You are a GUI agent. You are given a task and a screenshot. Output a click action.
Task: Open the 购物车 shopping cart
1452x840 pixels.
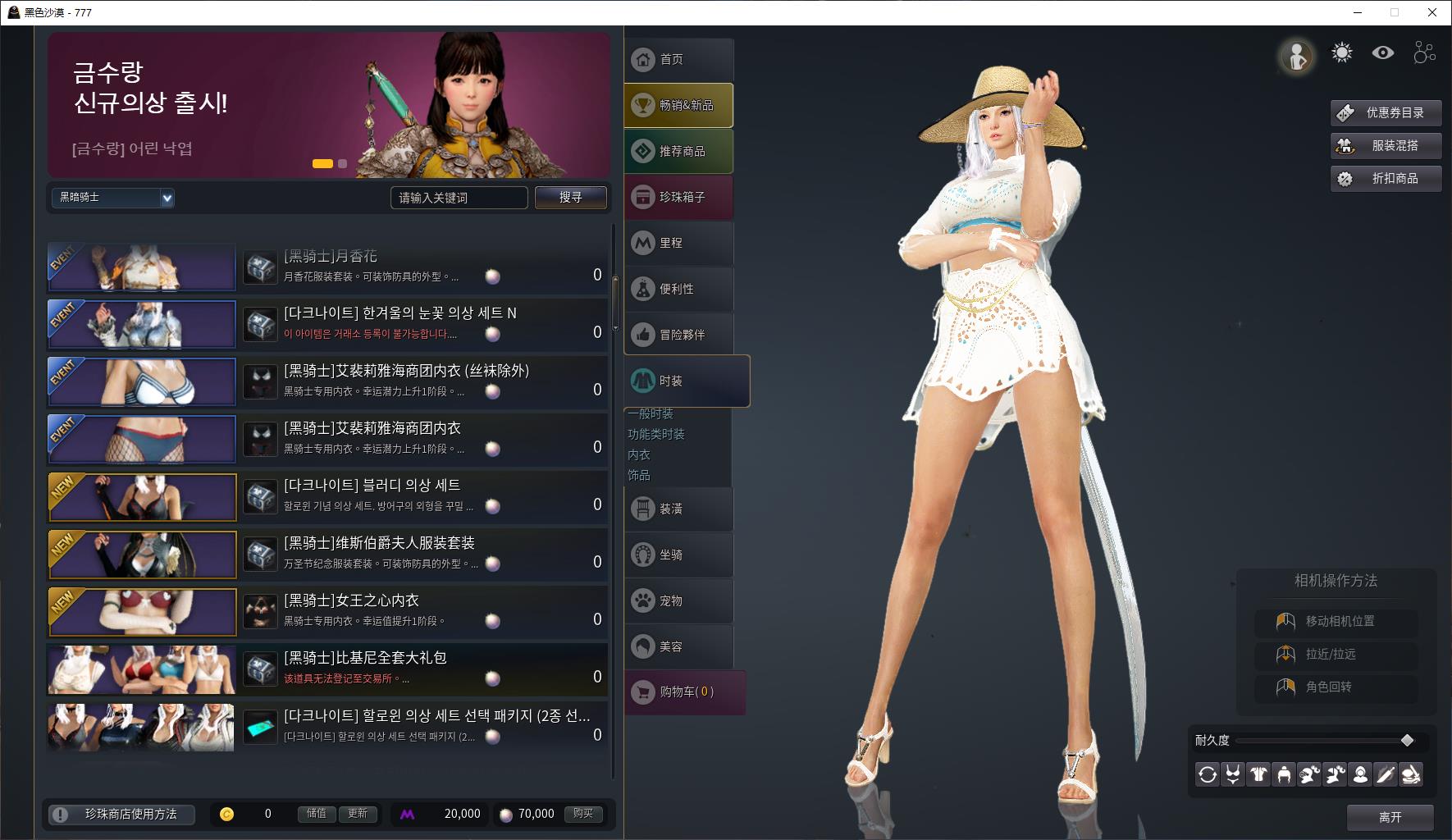[685, 692]
